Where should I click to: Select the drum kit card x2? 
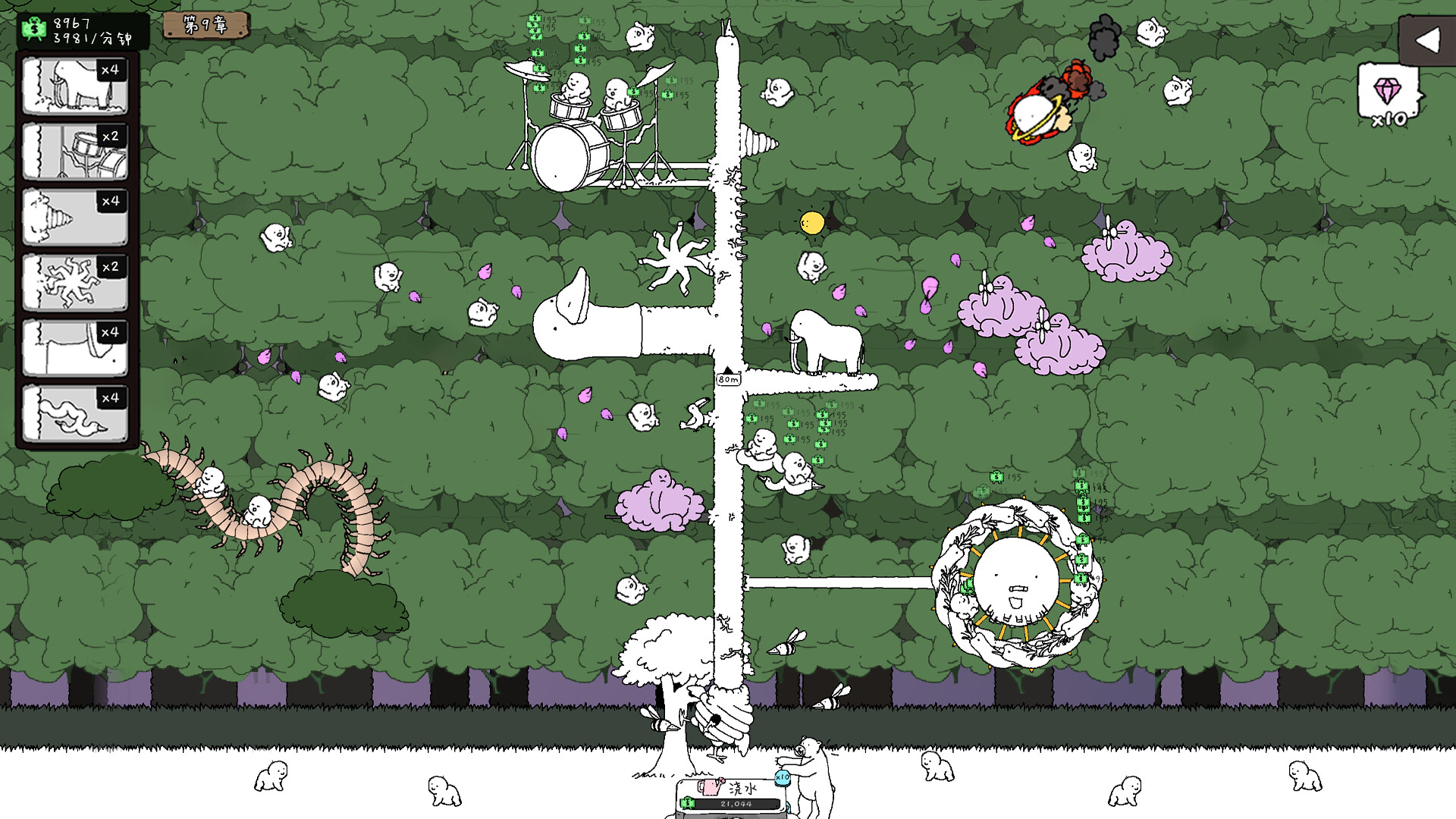pyautogui.click(x=74, y=150)
